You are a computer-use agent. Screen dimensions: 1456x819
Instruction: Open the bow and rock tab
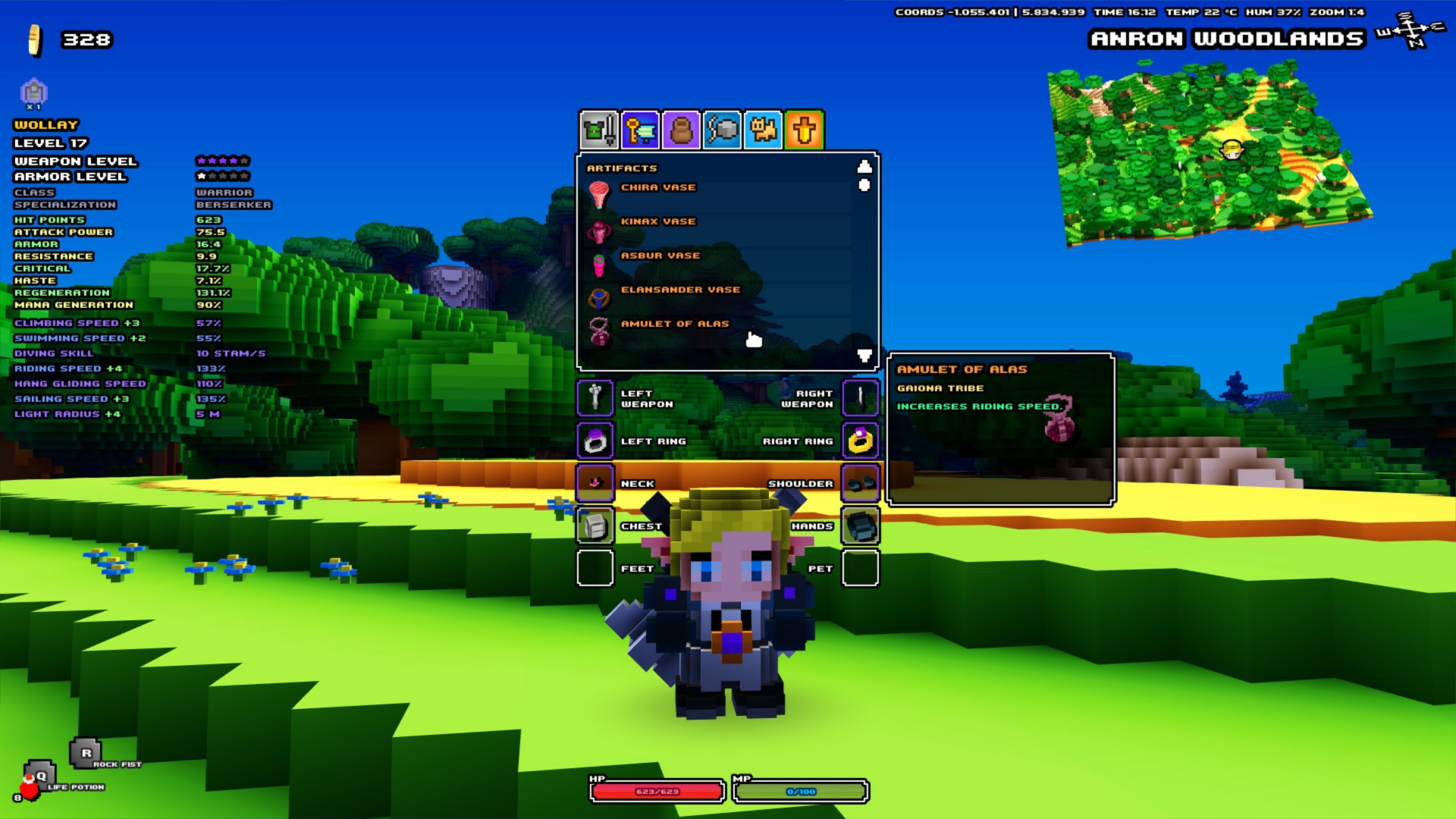[x=722, y=130]
